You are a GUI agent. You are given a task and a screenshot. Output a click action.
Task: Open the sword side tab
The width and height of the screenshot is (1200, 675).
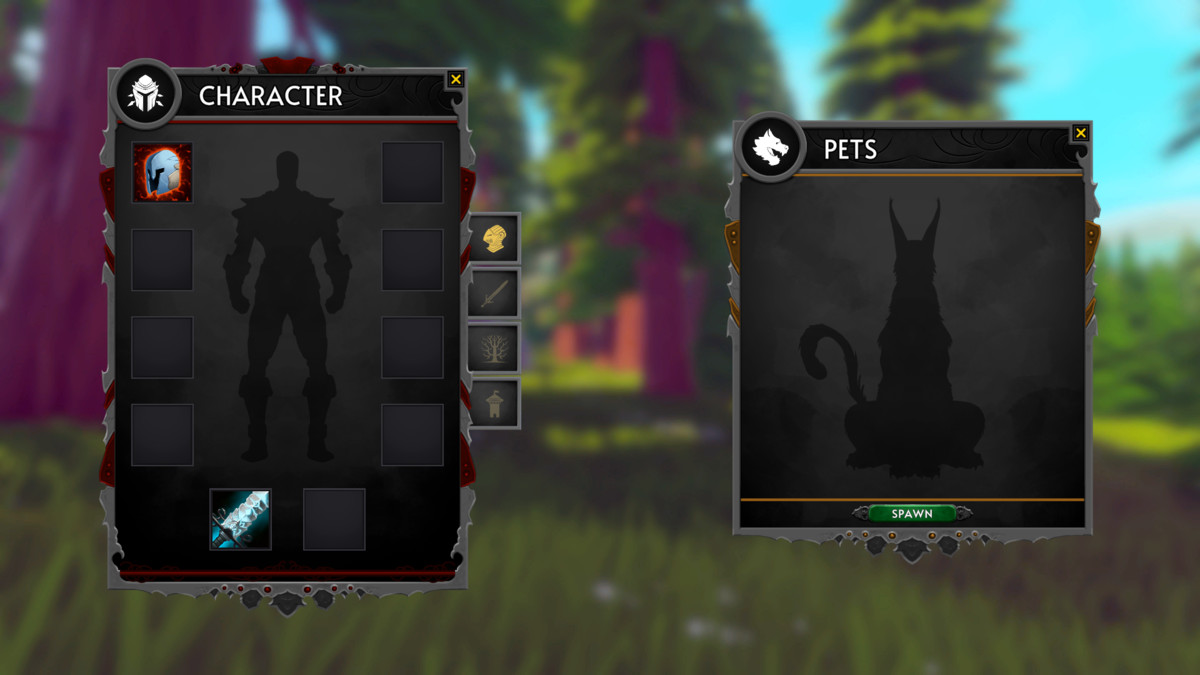click(495, 293)
